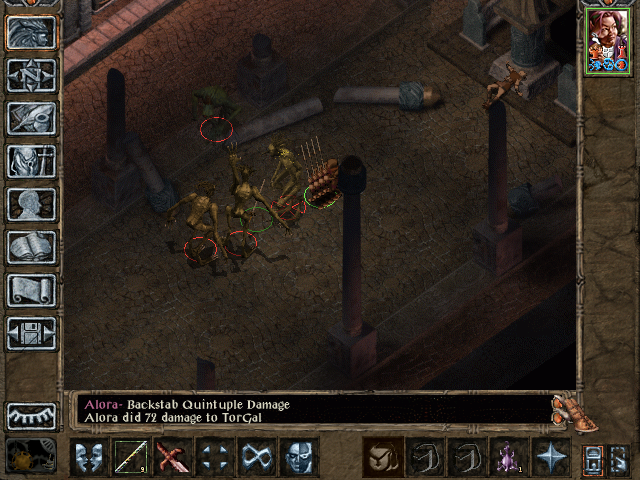Screen dimensions: 640x480
Task: Open the area map with the compass button
Action: [x=32, y=75]
